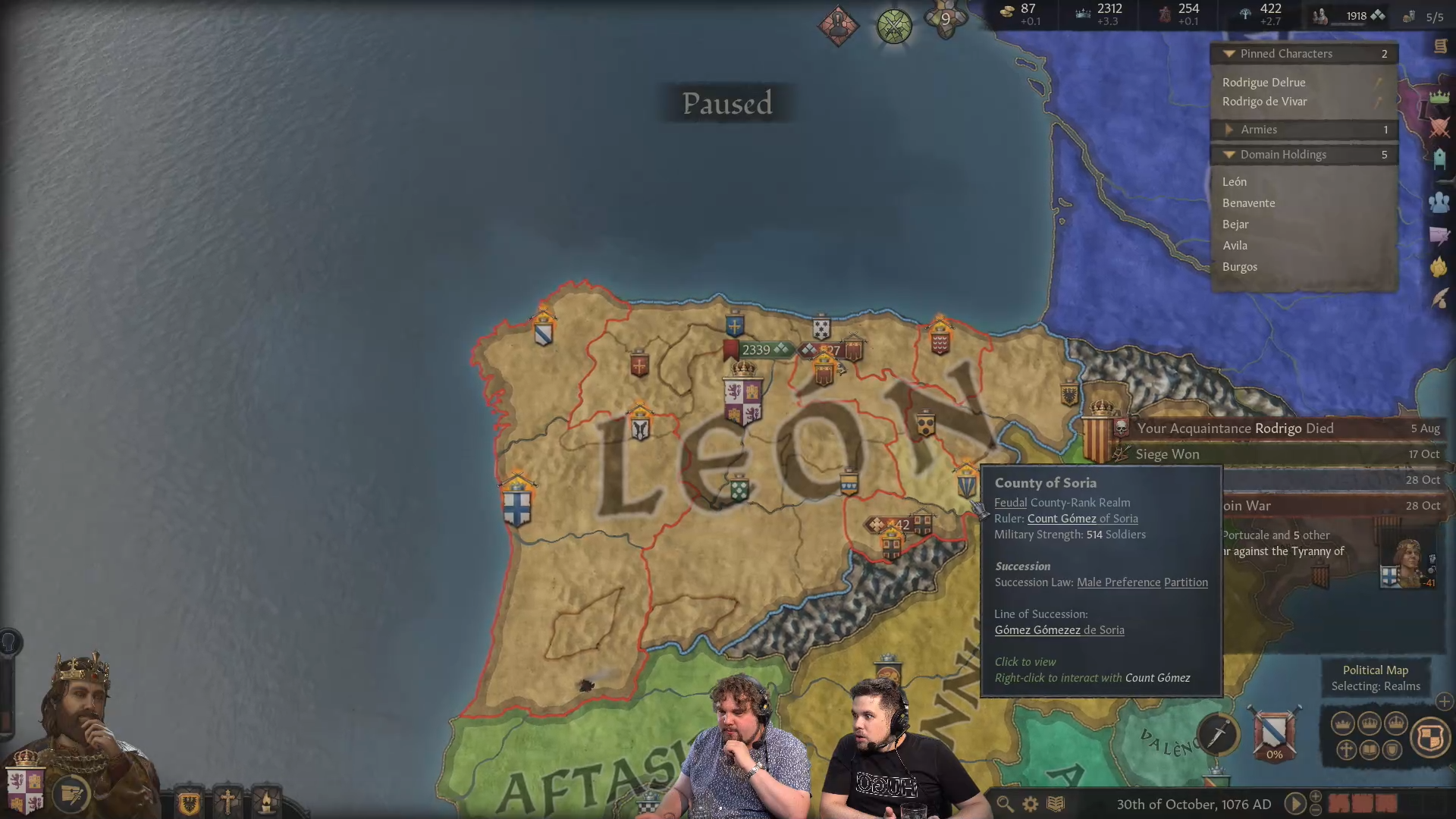1456x819 pixels.
Task: Select the religion map mode cross icon
Action: pos(1346,751)
